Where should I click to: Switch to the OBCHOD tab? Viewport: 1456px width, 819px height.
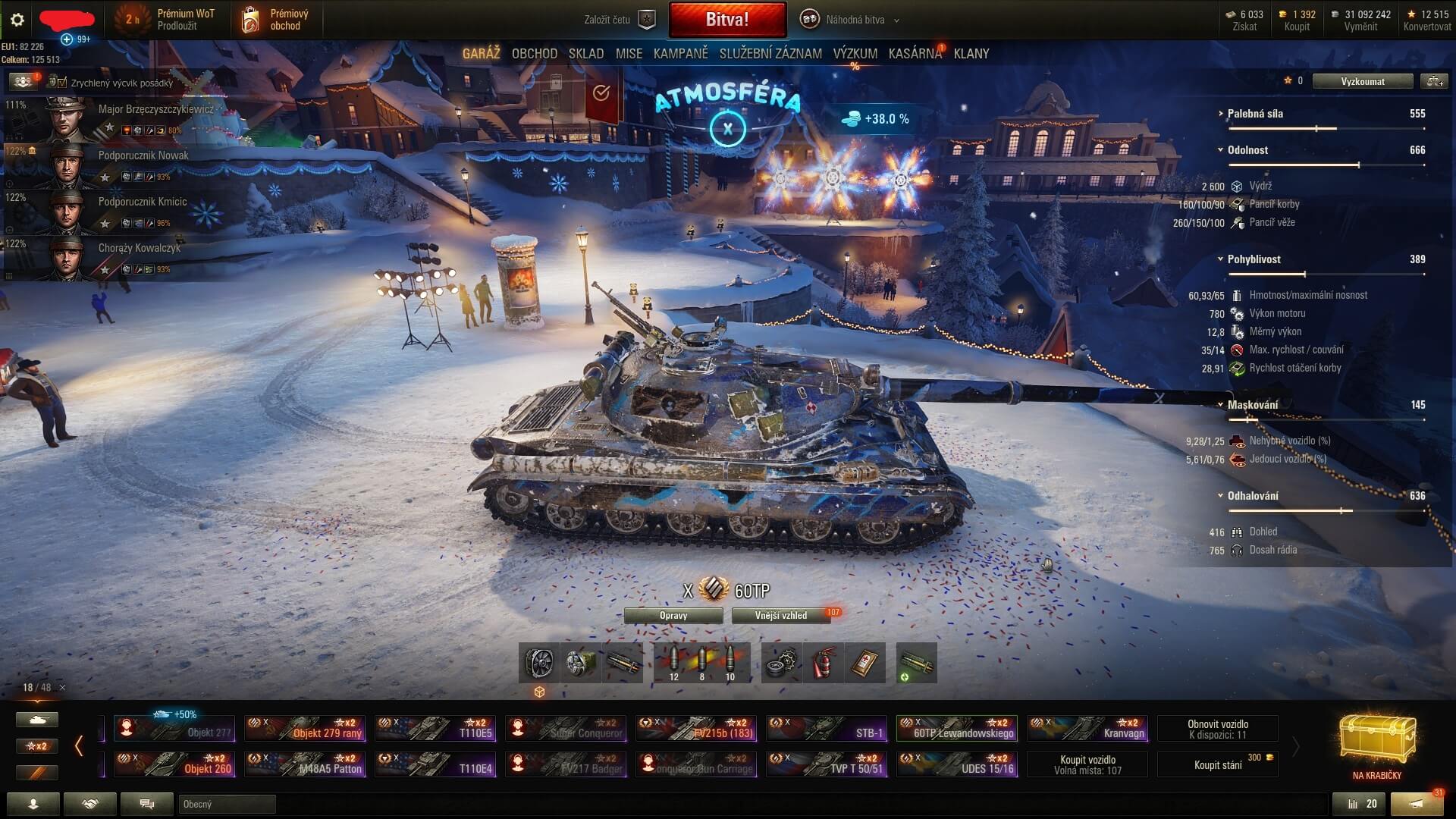(534, 54)
